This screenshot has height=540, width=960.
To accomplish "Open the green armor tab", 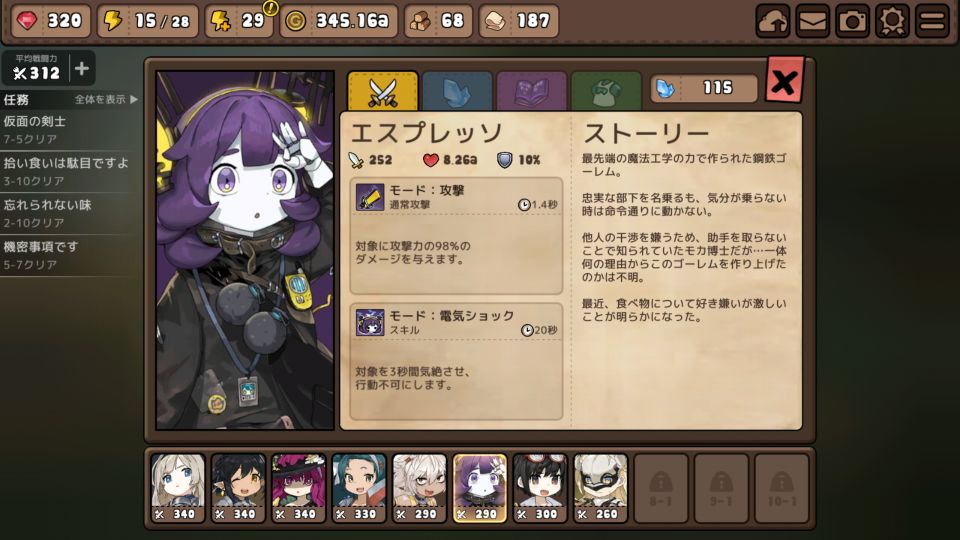I will point(605,90).
